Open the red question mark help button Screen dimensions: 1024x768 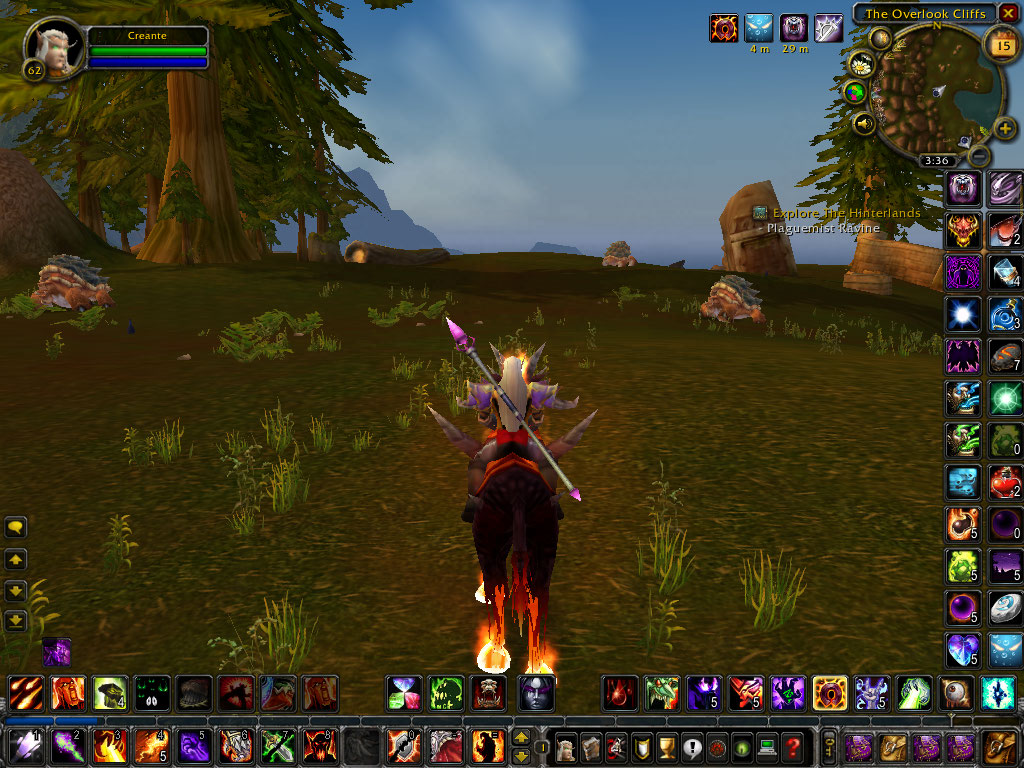[x=792, y=747]
